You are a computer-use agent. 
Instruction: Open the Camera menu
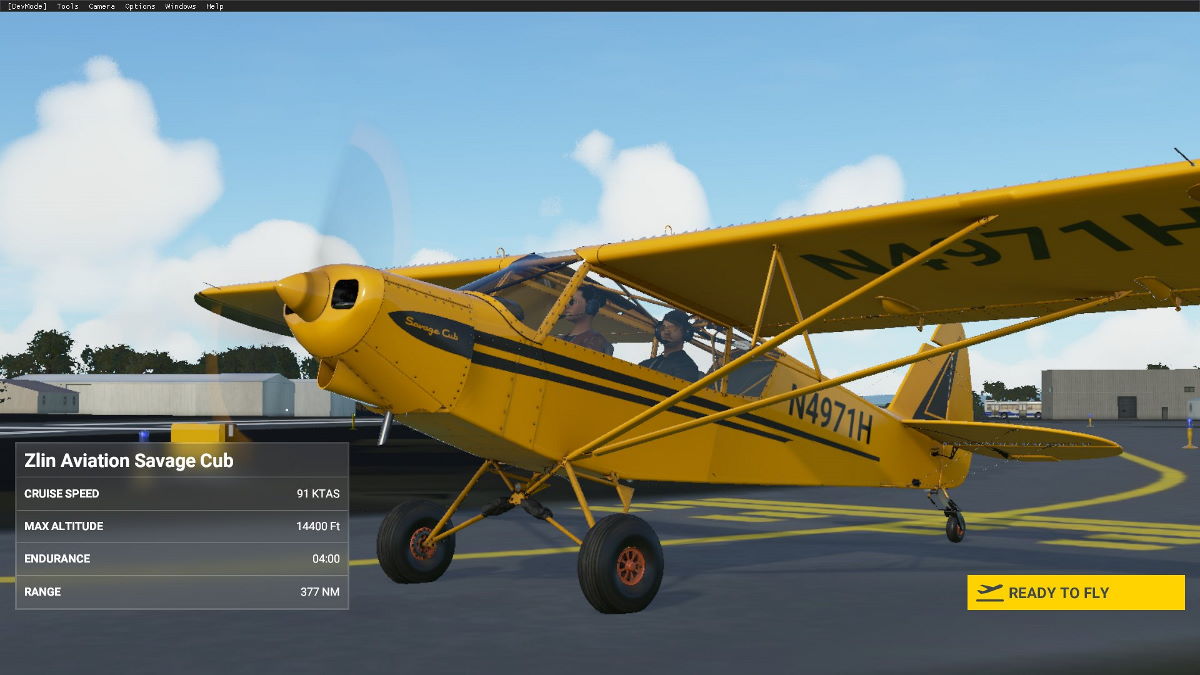point(101,6)
